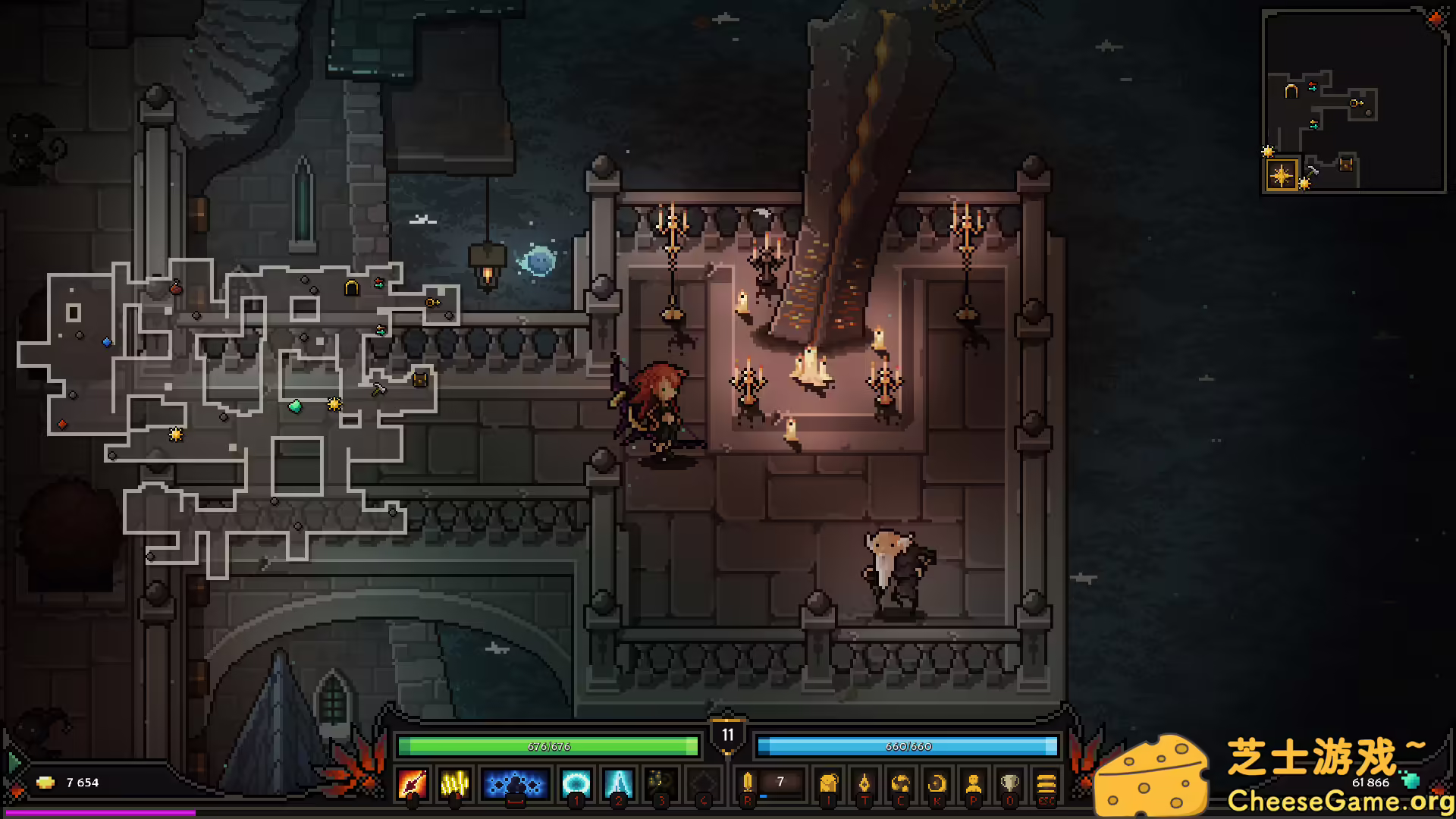Activate the blue light-beam ability
This screenshot has height=819, width=1456.
(618, 783)
